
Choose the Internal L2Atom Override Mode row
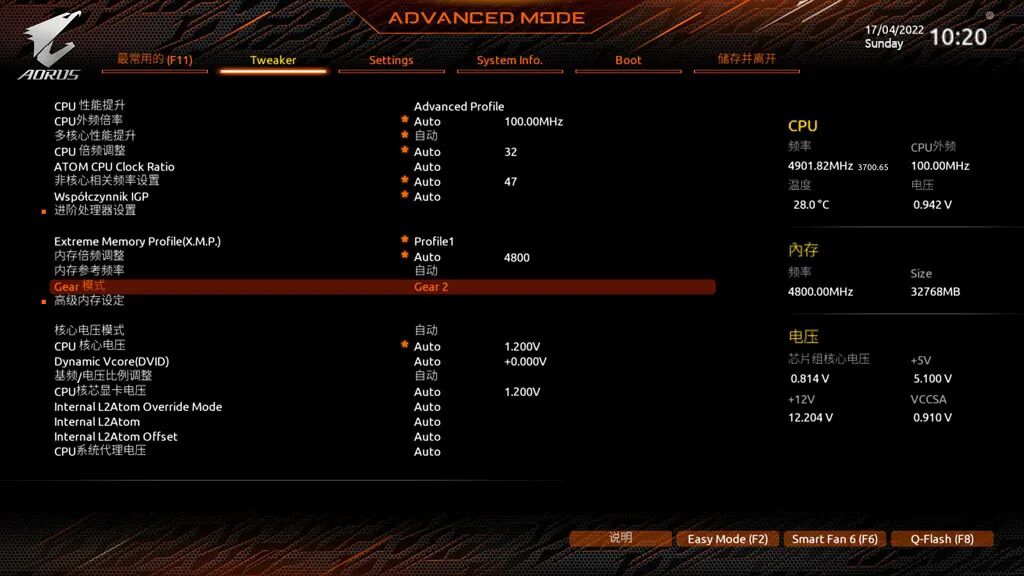[x=138, y=407]
